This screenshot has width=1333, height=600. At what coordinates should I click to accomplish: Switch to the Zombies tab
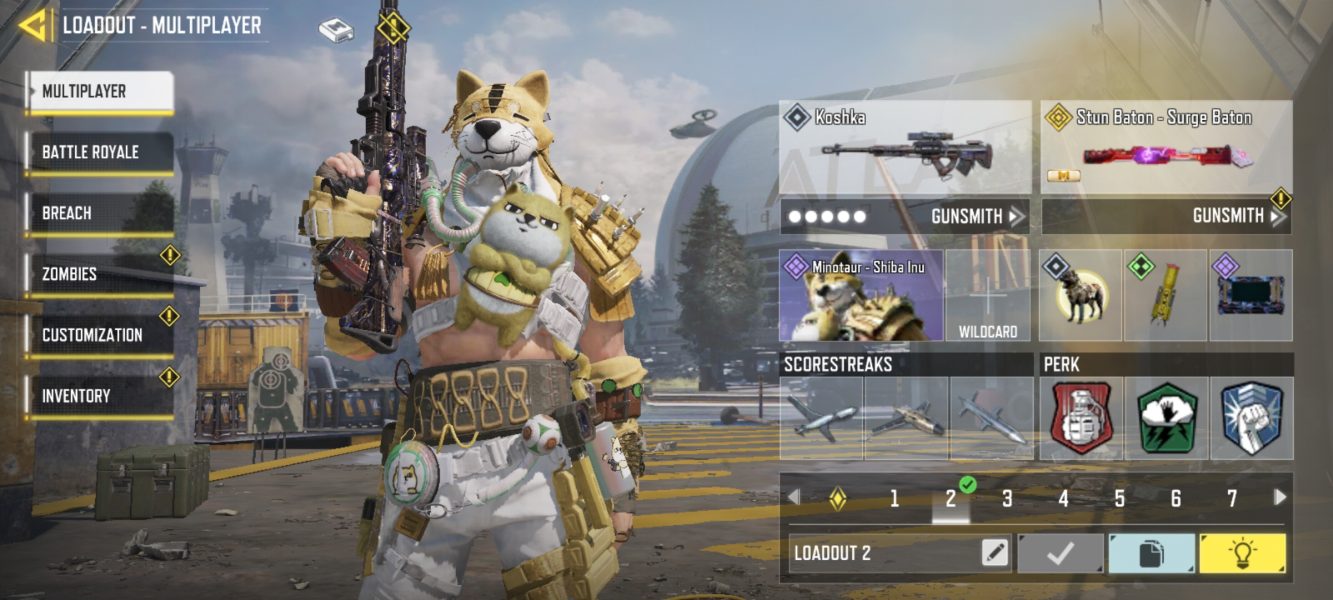point(100,274)
